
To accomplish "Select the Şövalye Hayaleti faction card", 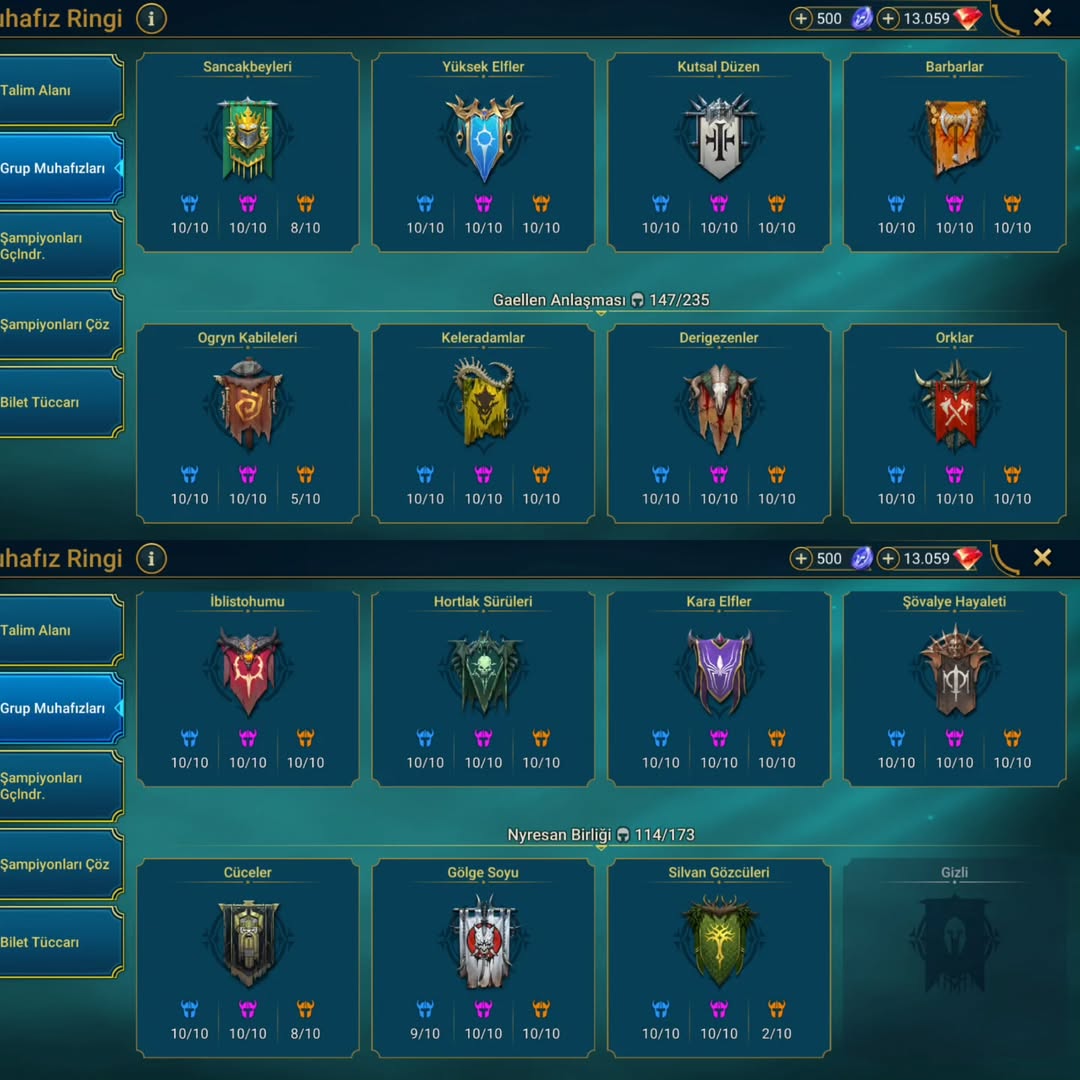I will tap(954, 675).
